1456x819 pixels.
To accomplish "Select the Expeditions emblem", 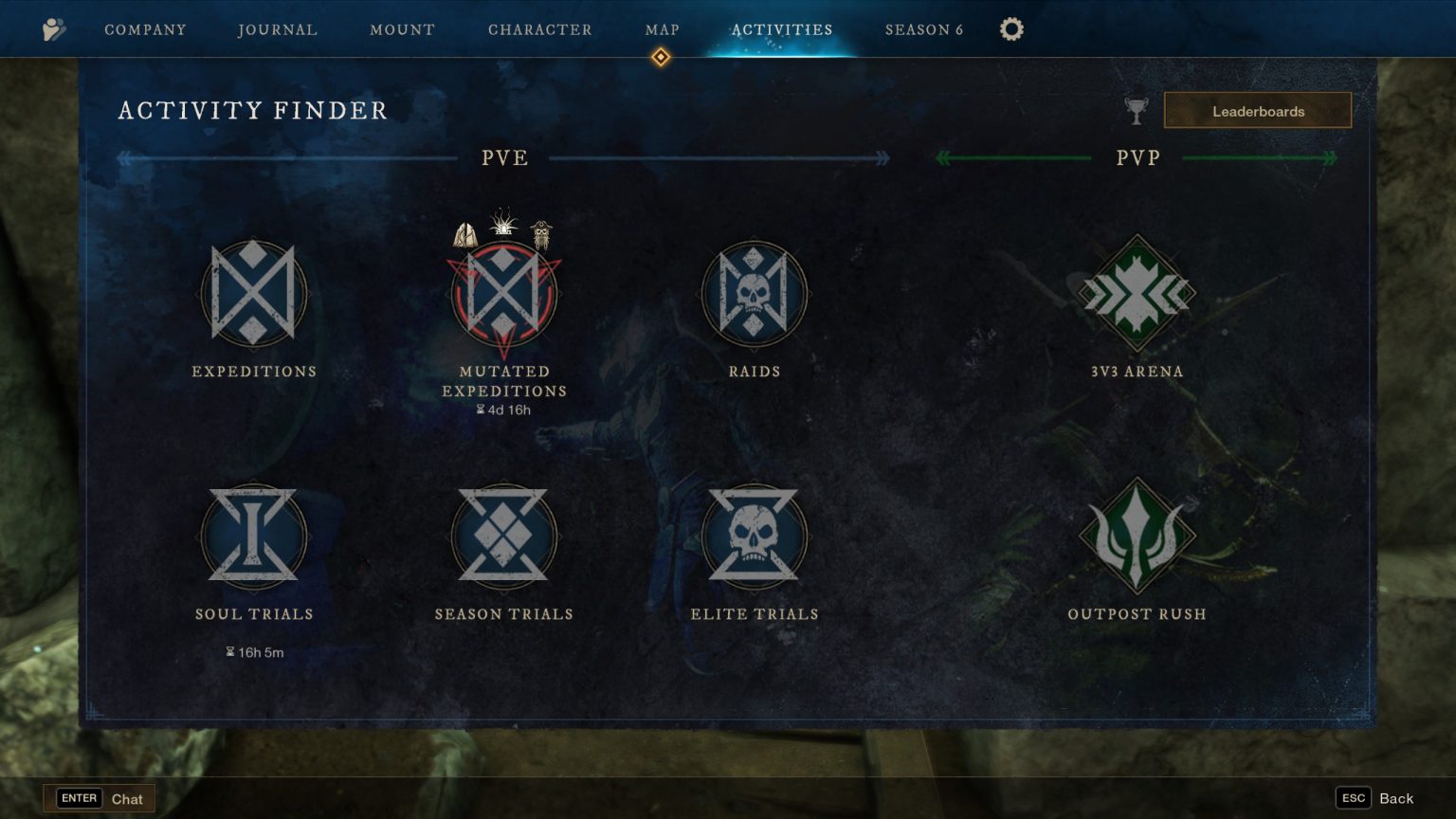I will point(254,294).
